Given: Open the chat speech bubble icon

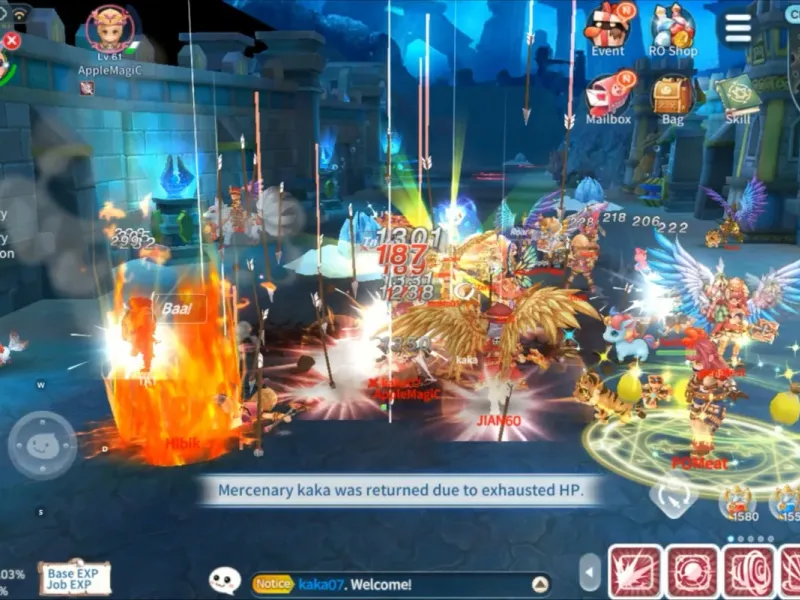Looking at the screenshot, I should (x=225, y=579).
